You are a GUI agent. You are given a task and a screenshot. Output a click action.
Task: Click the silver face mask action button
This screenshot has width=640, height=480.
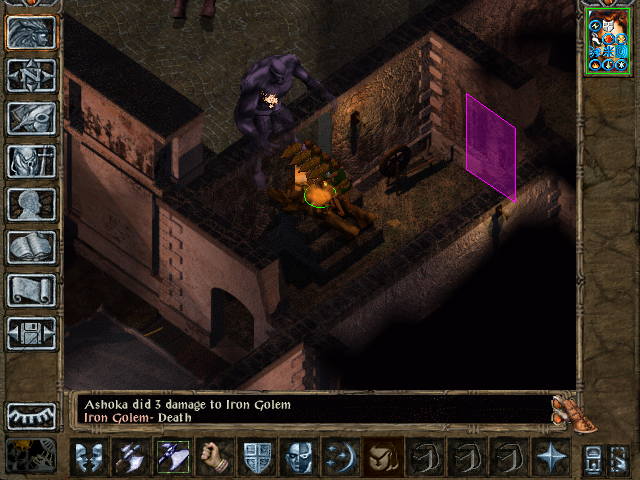click(x=298, y=456)
